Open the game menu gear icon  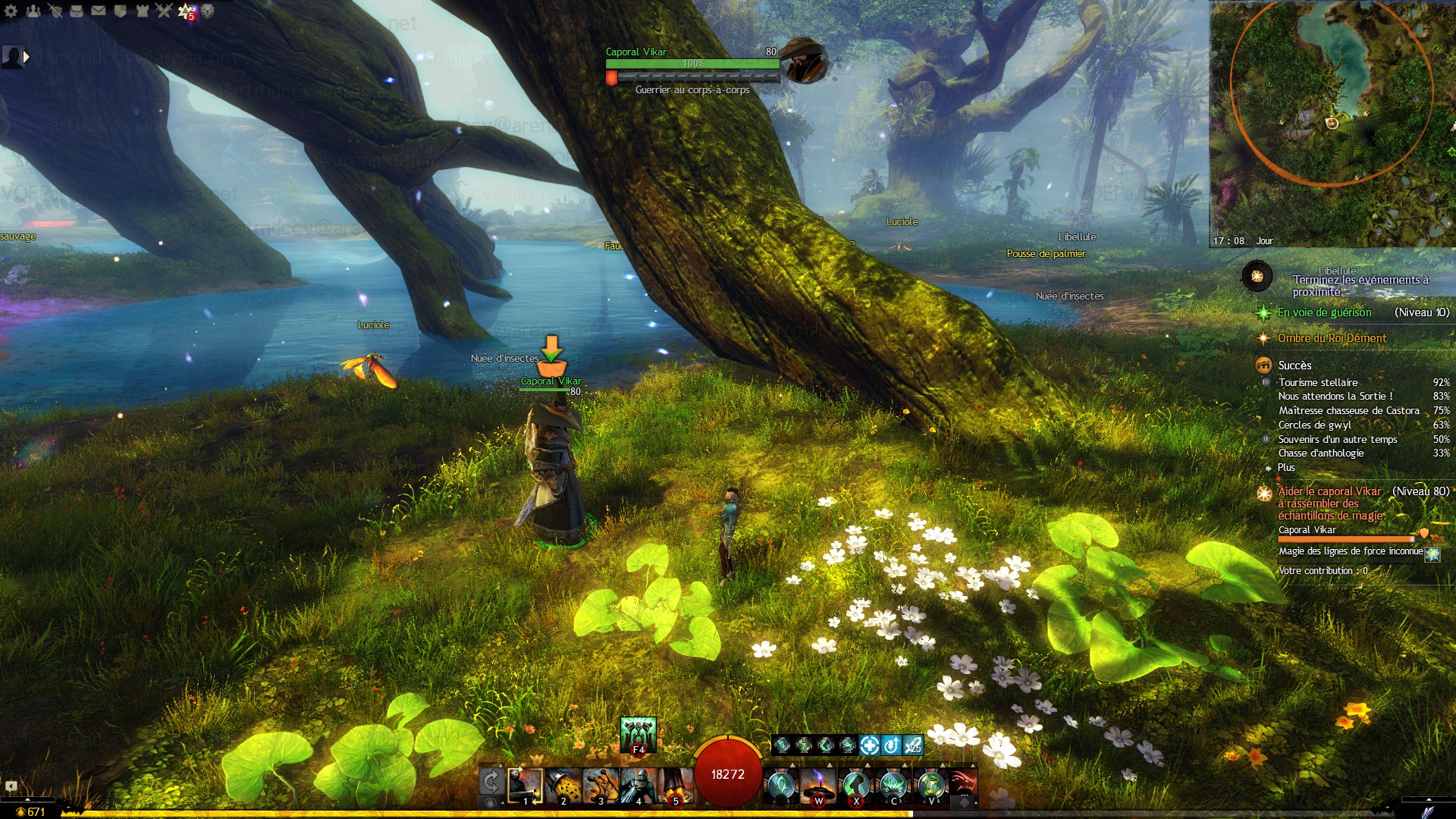11,11
